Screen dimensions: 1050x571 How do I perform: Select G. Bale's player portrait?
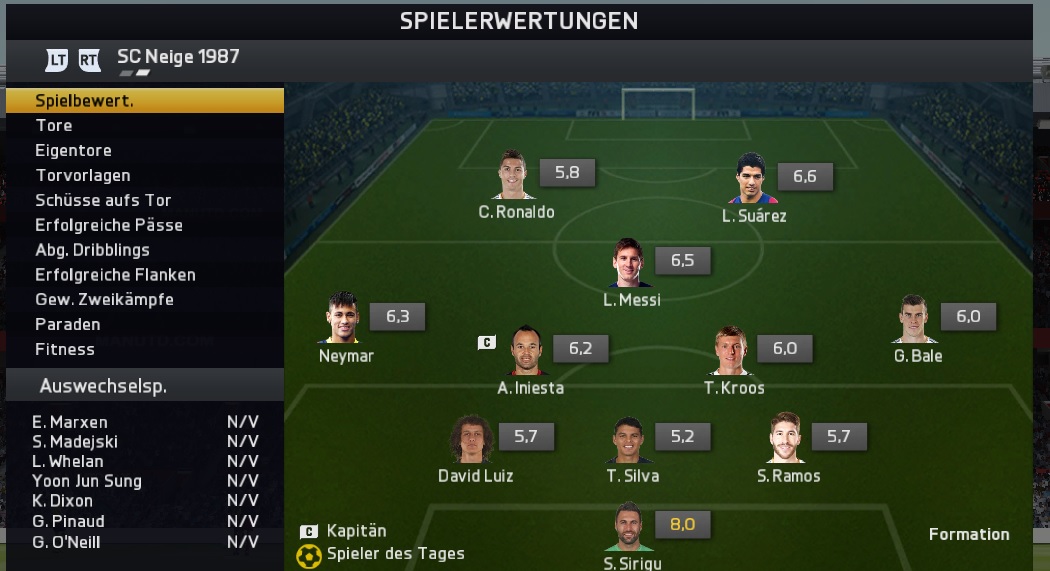click(917, 320)
